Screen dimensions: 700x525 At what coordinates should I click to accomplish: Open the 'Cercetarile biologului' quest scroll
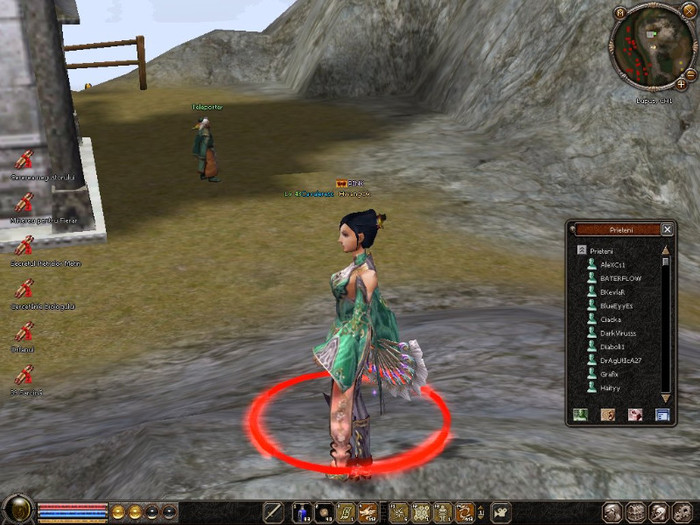(24, 288)
